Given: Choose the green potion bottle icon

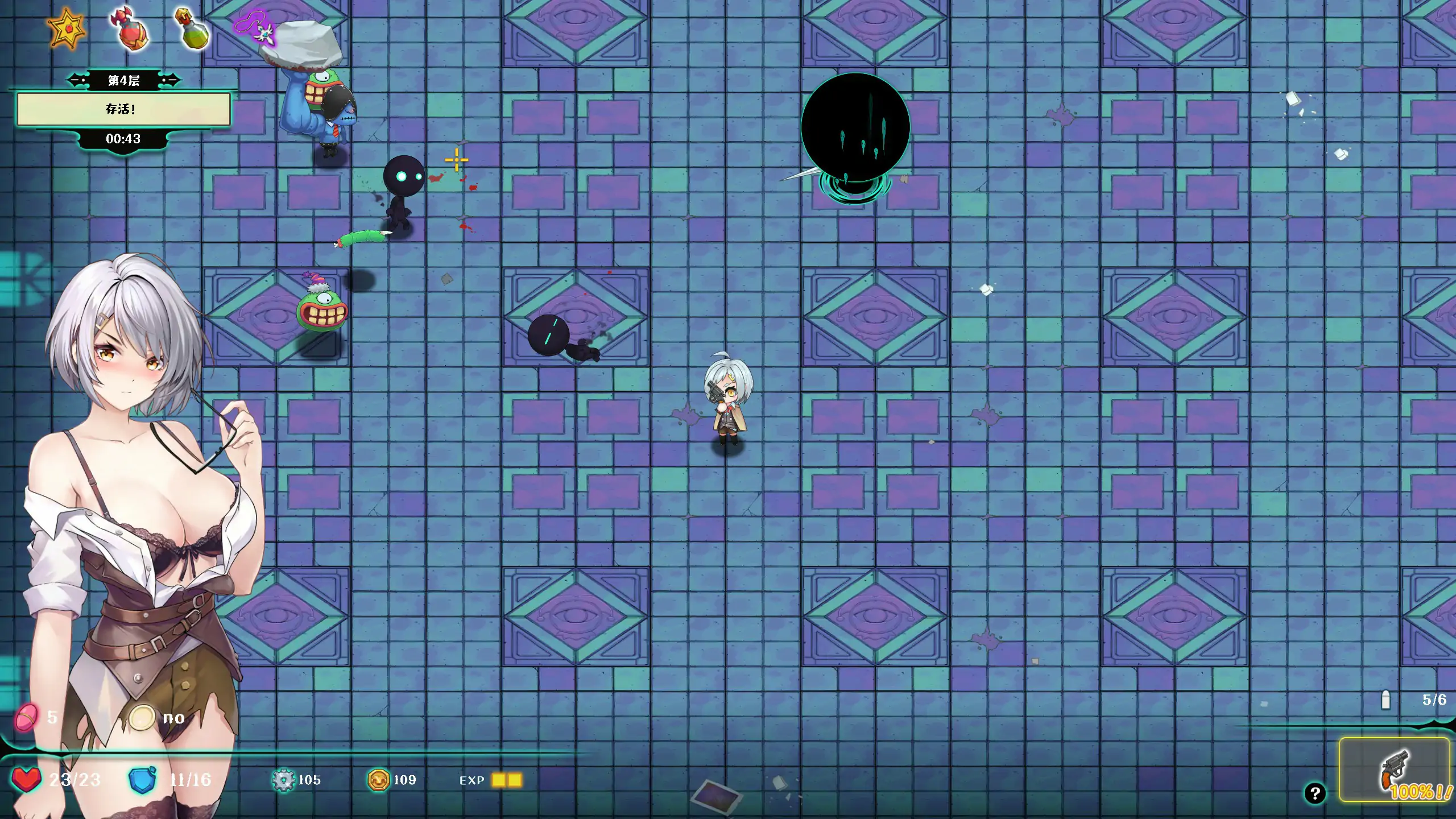Looking at the screenshot, I should coord(192,28).
